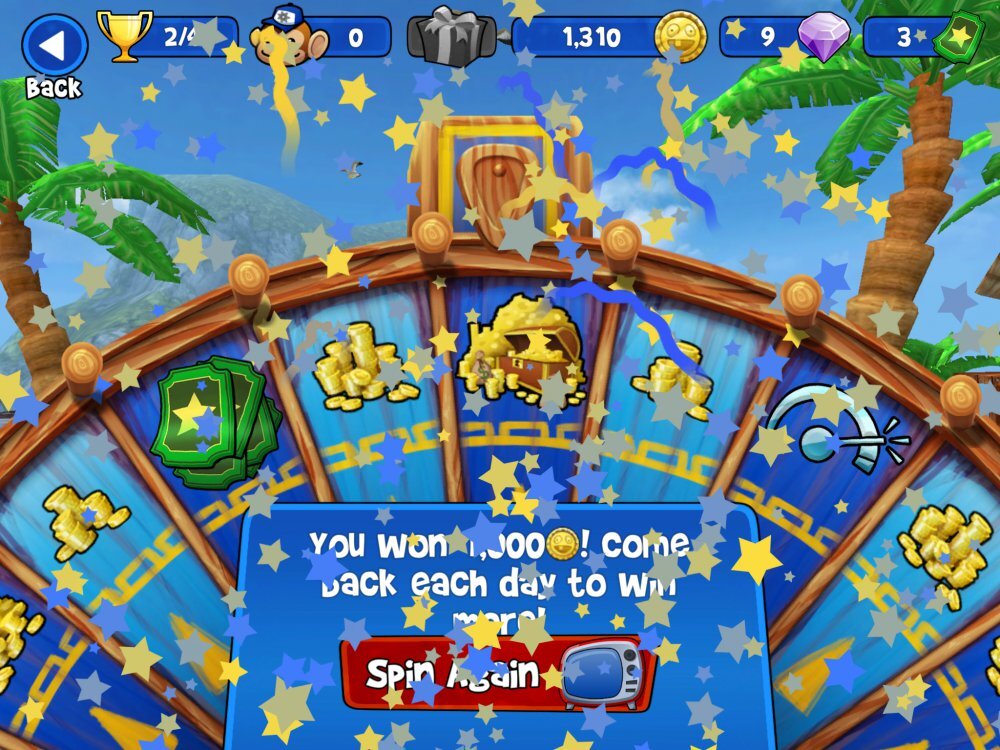Open the black gift box

coord(452,38)
